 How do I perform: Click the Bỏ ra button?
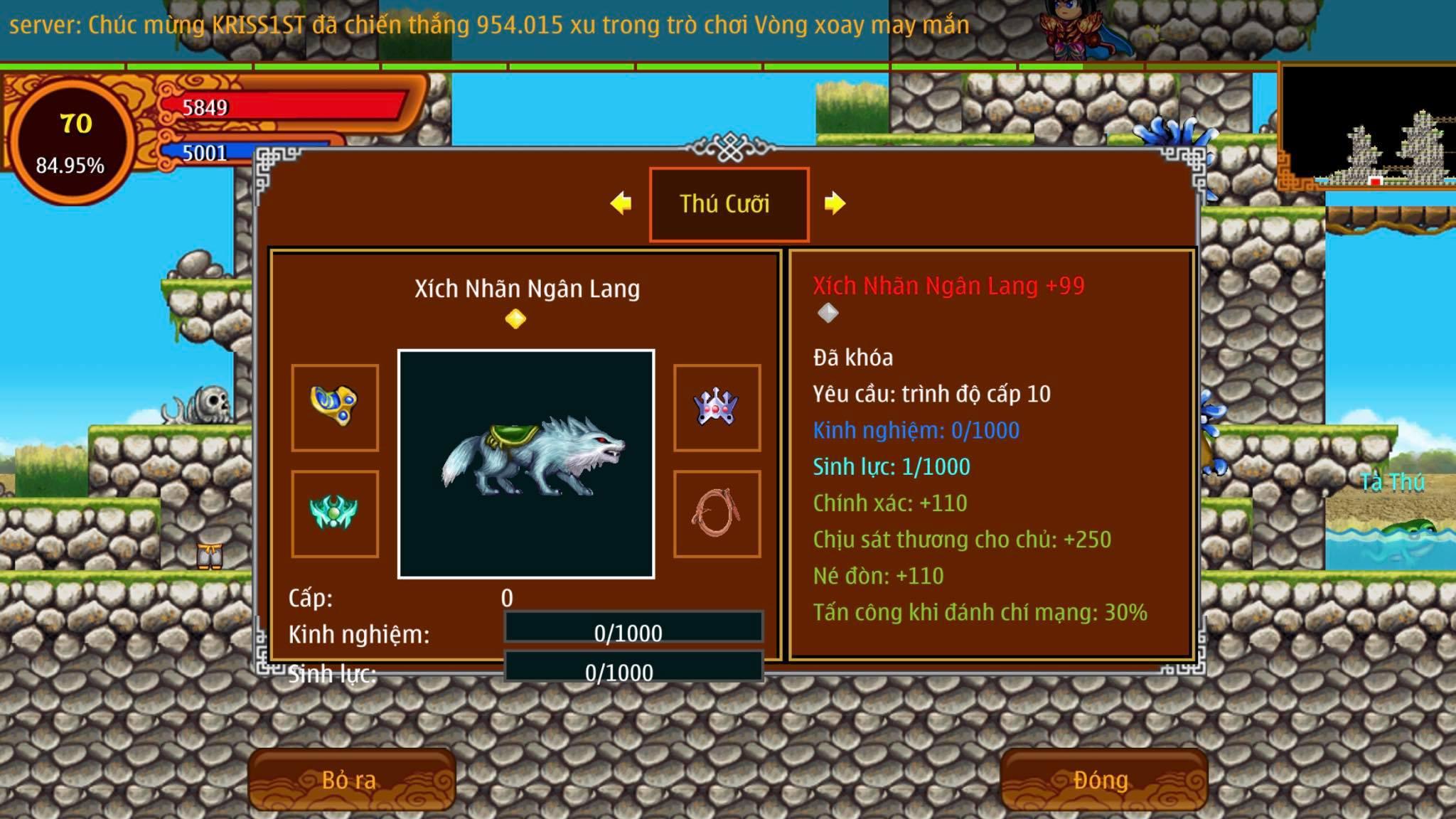click(x=350, y=780)
